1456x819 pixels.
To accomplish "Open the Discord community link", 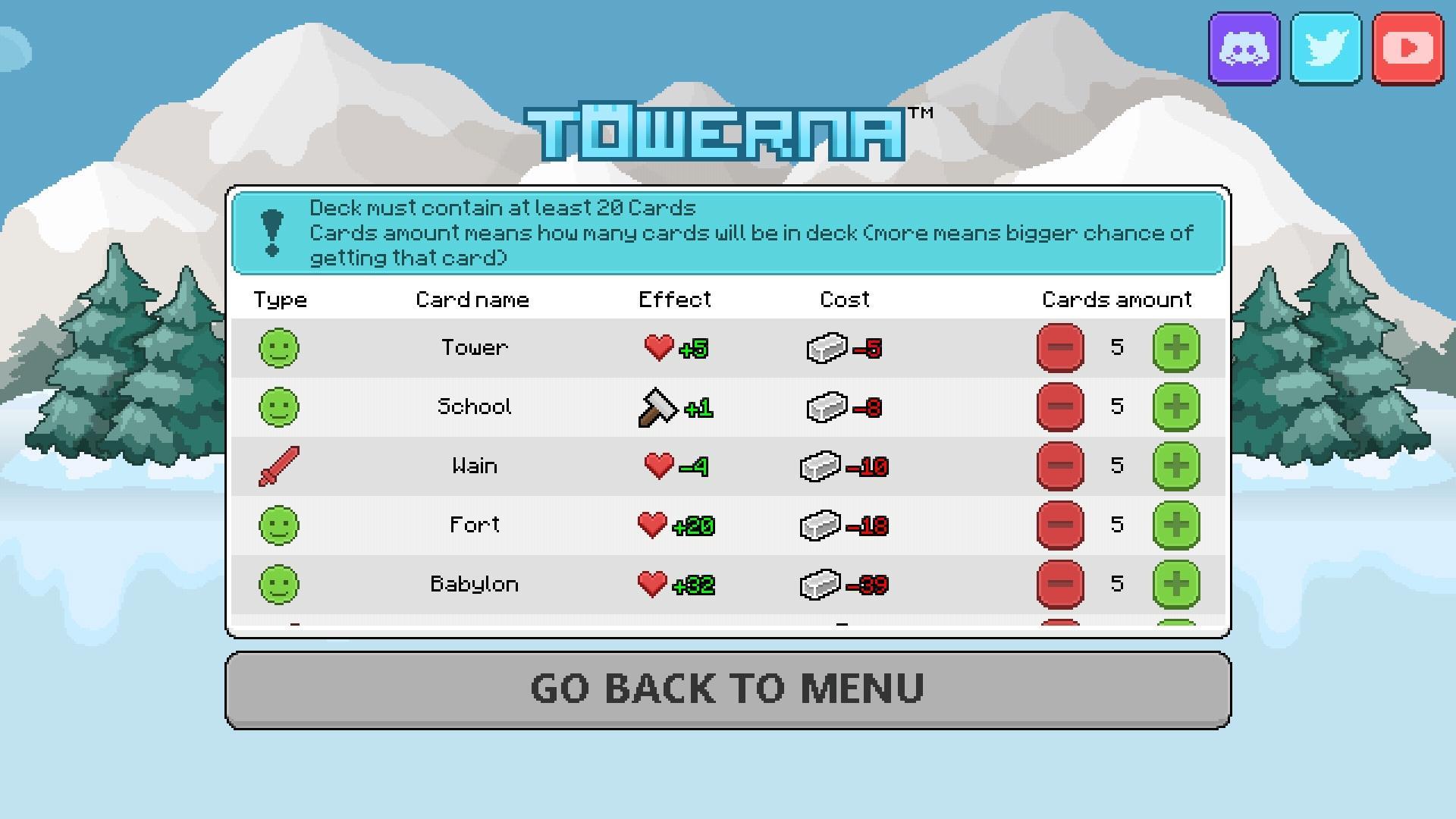I will (x=1246, y=49).
